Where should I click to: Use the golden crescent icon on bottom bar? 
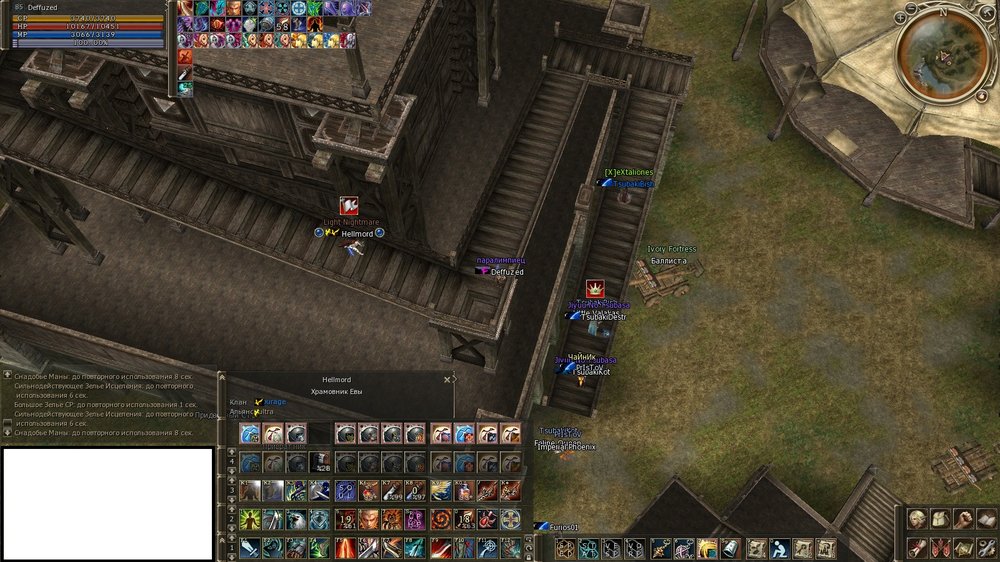pos(706,548)
